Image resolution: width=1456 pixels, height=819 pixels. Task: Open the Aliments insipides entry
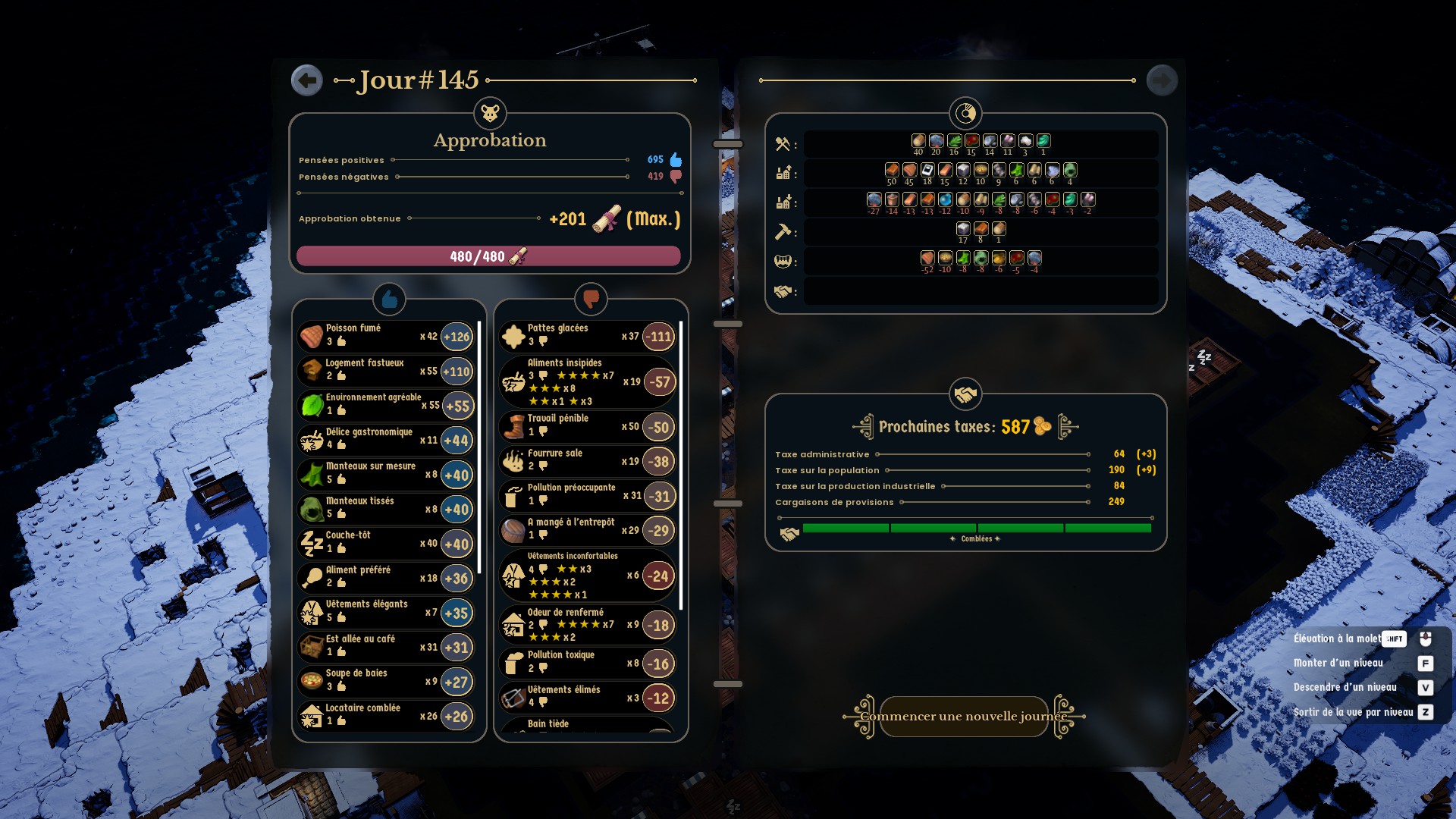click(x=587, y=382)
